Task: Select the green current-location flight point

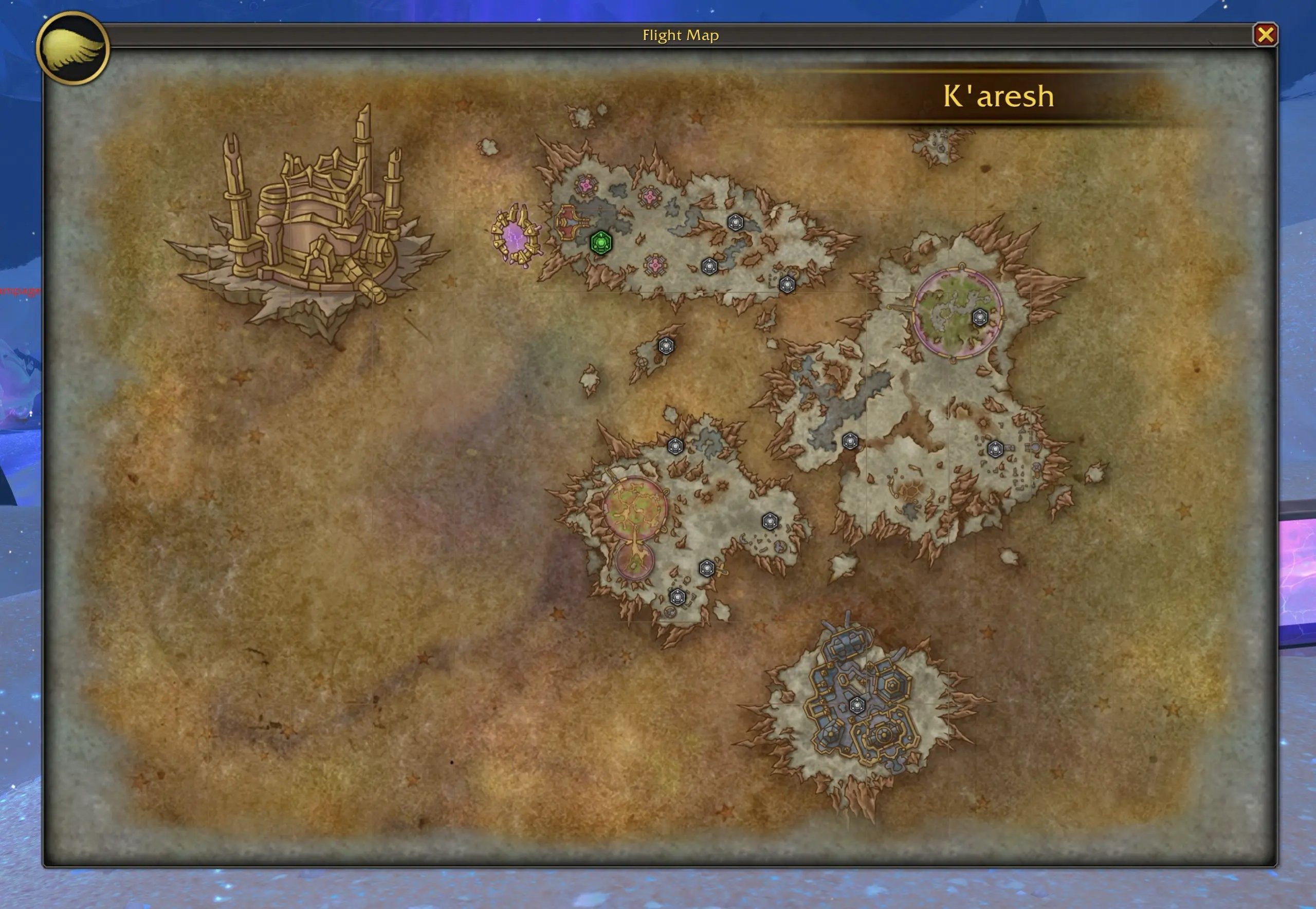Action: [601, 243]
